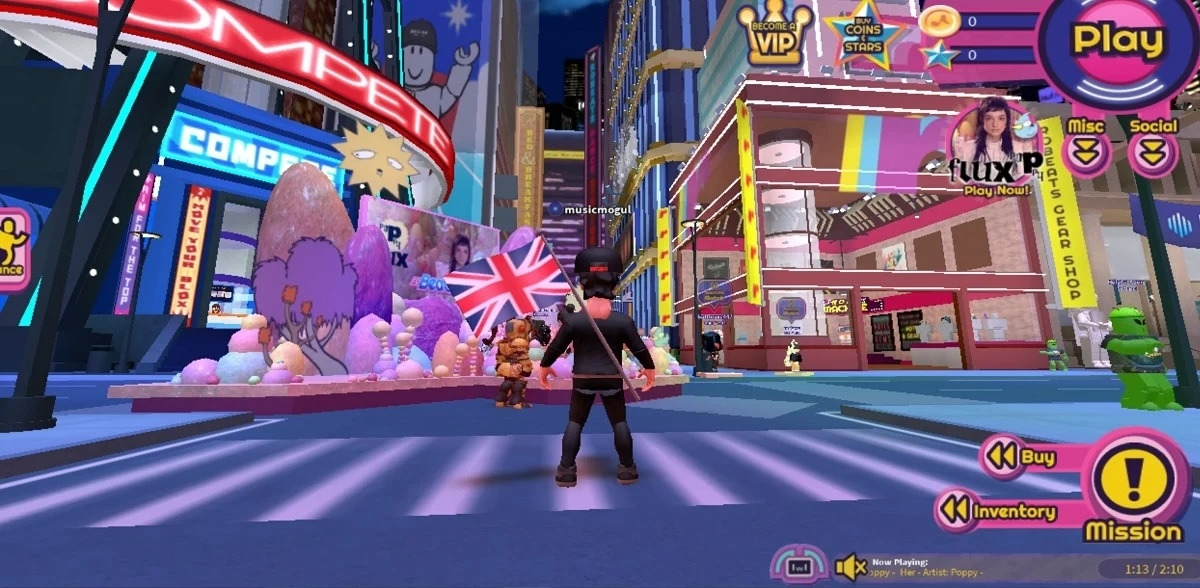Open the Buy Coins & Stars shop

pos(864,33)
